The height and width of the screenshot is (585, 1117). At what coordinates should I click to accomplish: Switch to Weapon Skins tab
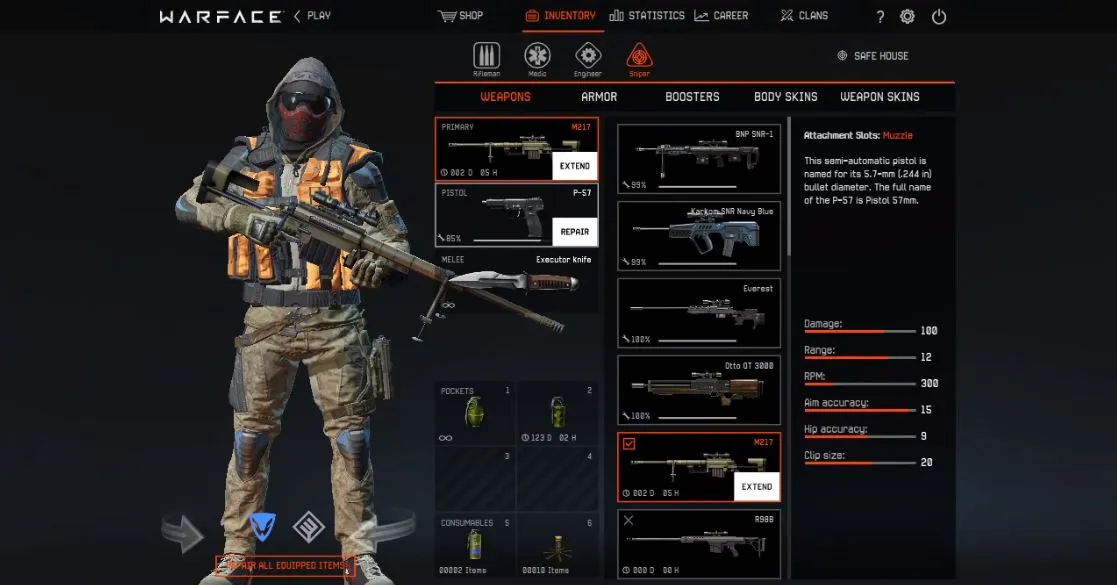879,97
